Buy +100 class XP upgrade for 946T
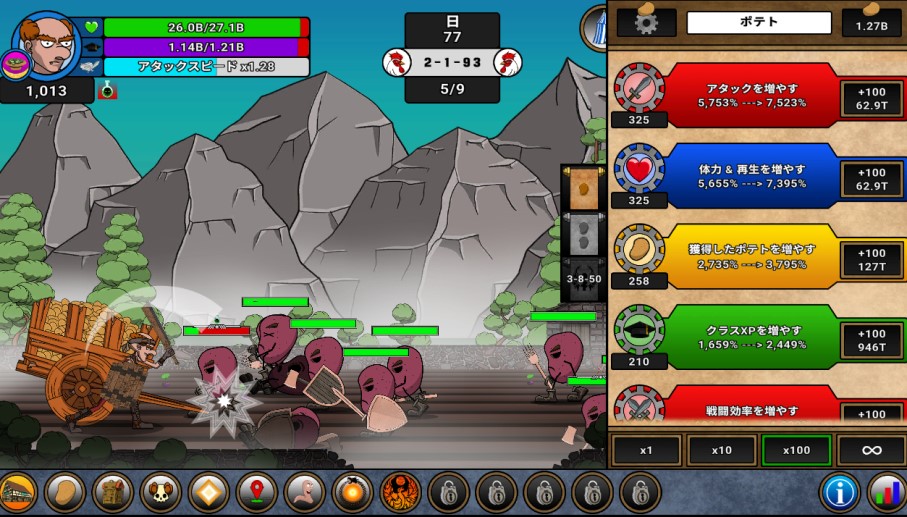Image resolution: width=907 pixels, height=517 pixels. click(x=871, y=340)
